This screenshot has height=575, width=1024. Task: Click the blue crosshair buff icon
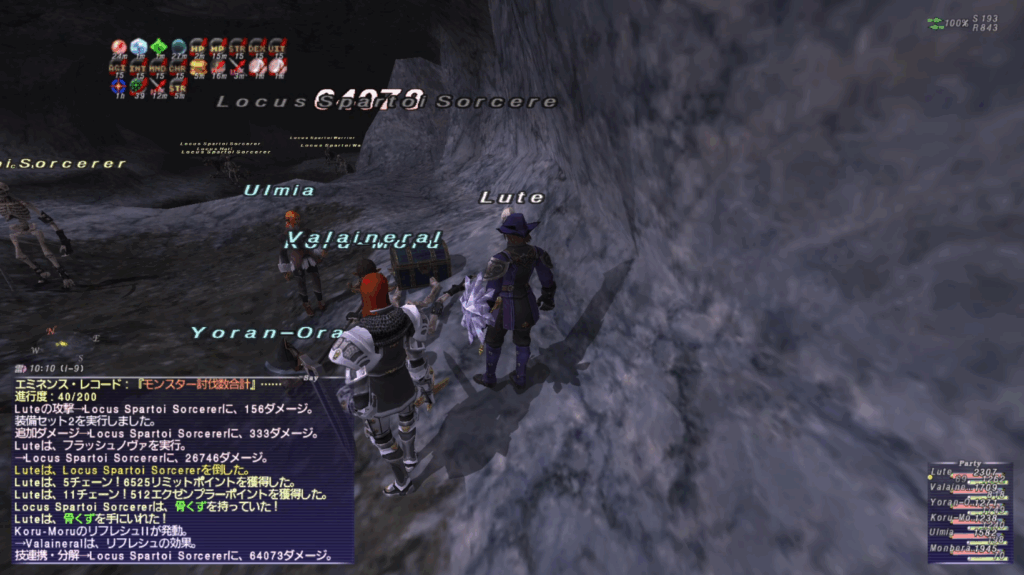119,85
